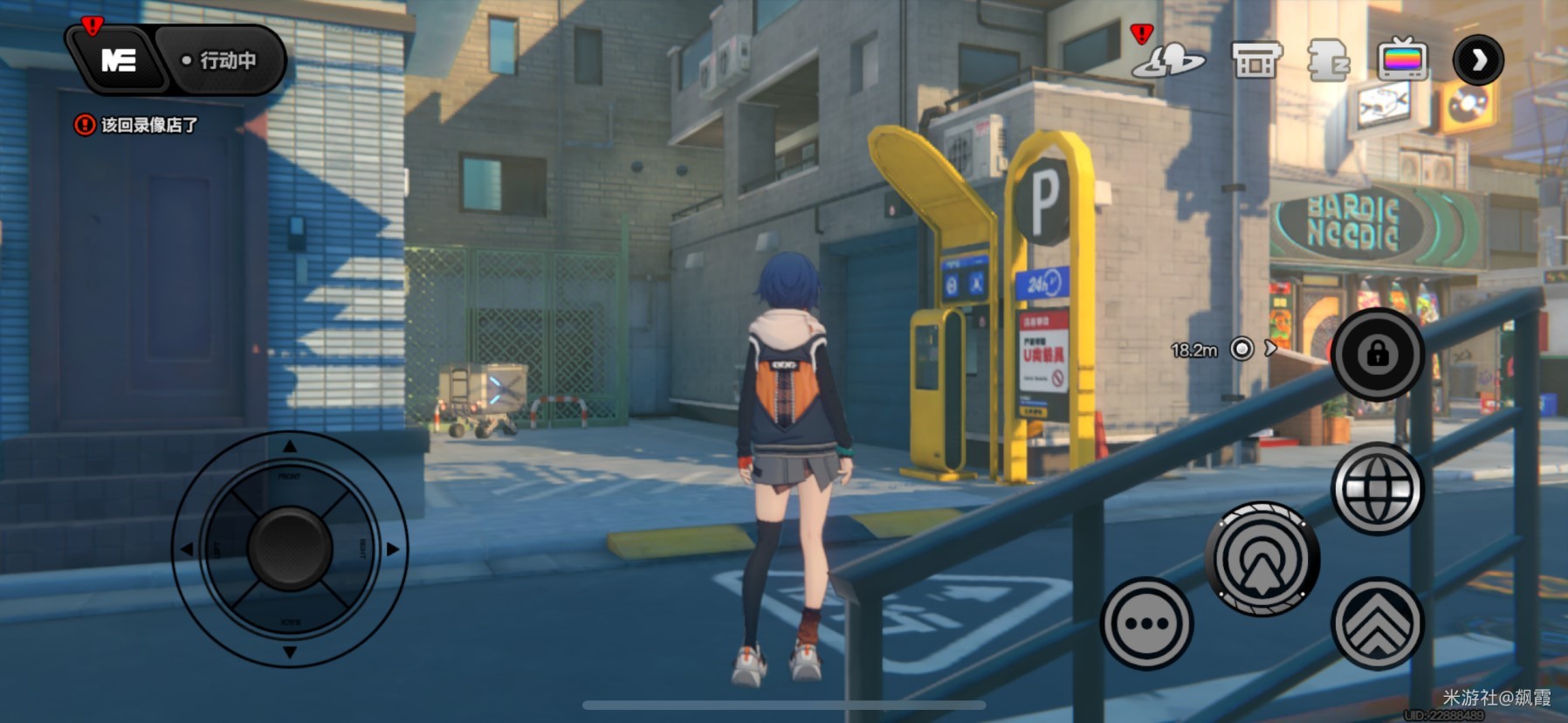Tap the double chevron sprint button
Image resolution: width=1568 pixels, height=723 pixels.
[x=1377, y=623]
